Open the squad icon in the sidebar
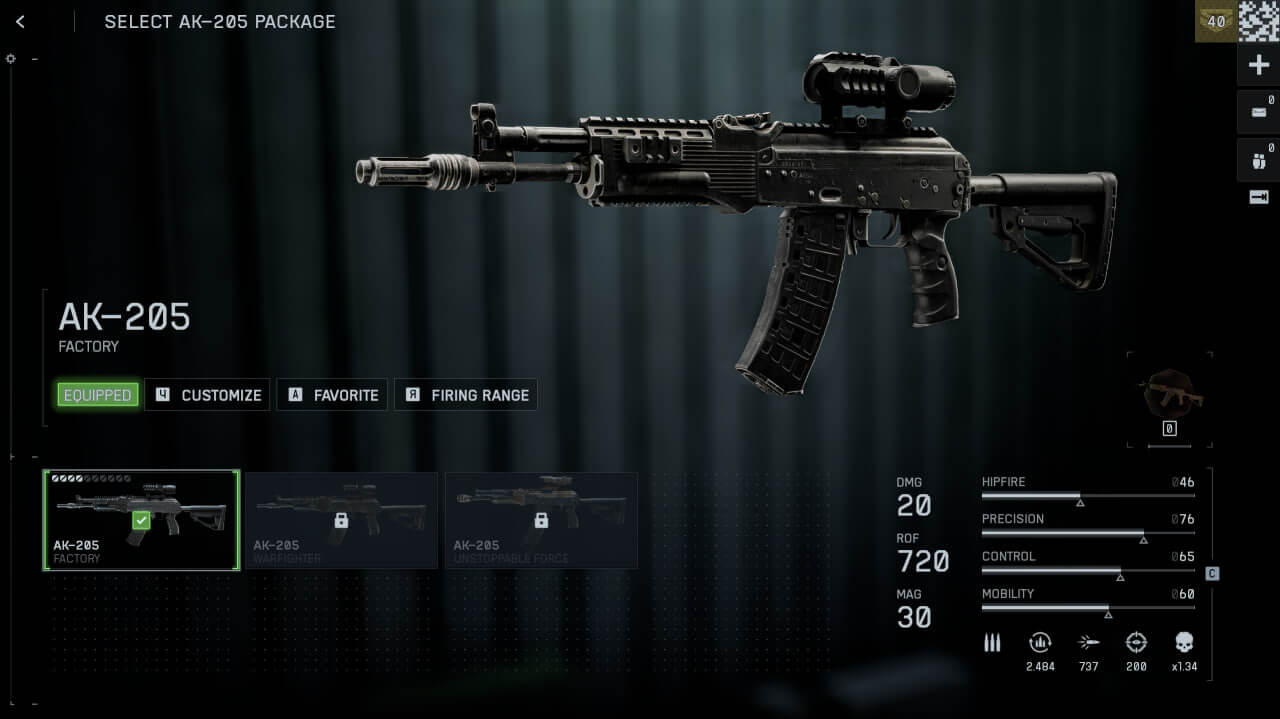1280x719 pixels. pos(1259,159)
